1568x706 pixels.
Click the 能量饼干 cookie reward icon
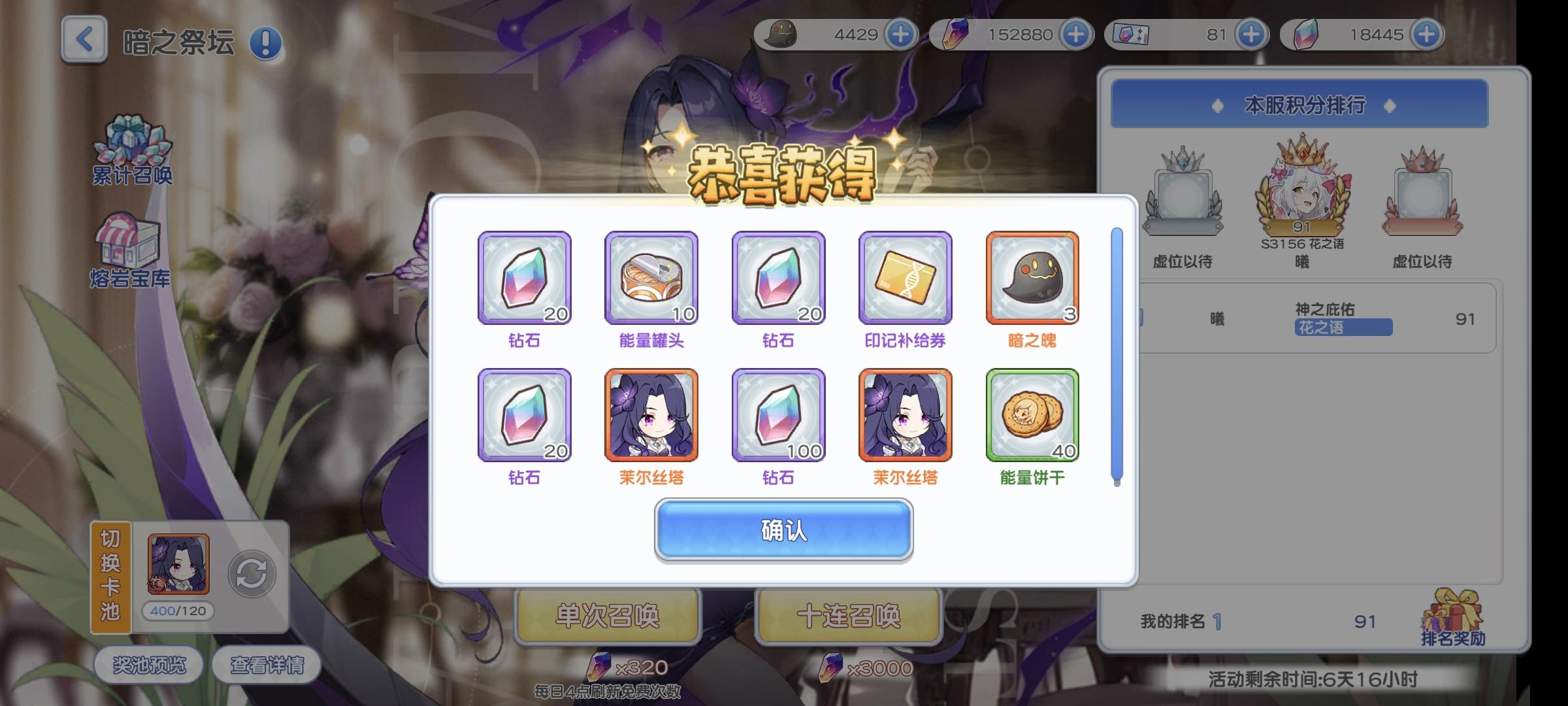coord(1031,416)
